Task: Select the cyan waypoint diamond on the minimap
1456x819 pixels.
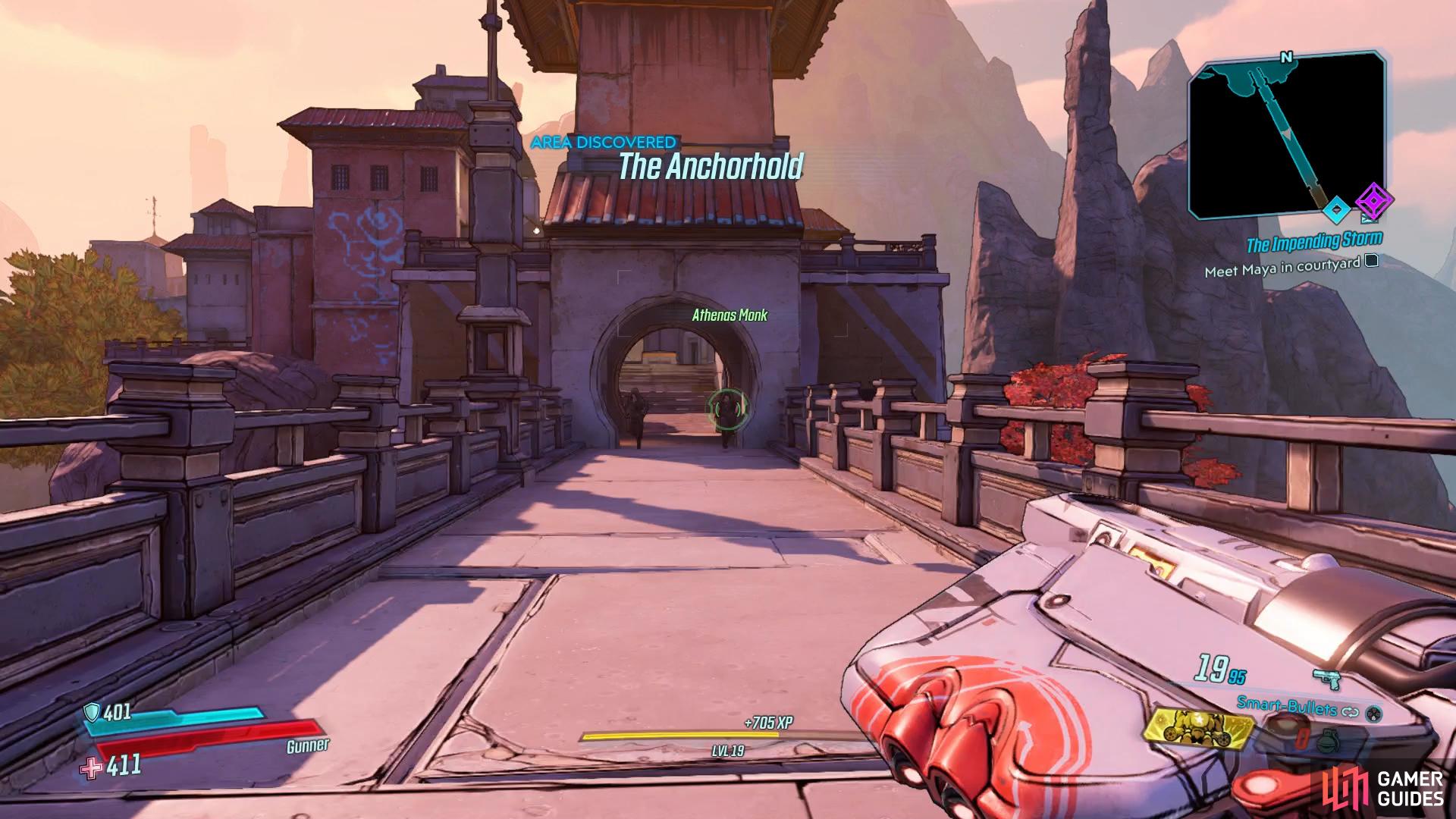Action: [x=1337, y=210]
